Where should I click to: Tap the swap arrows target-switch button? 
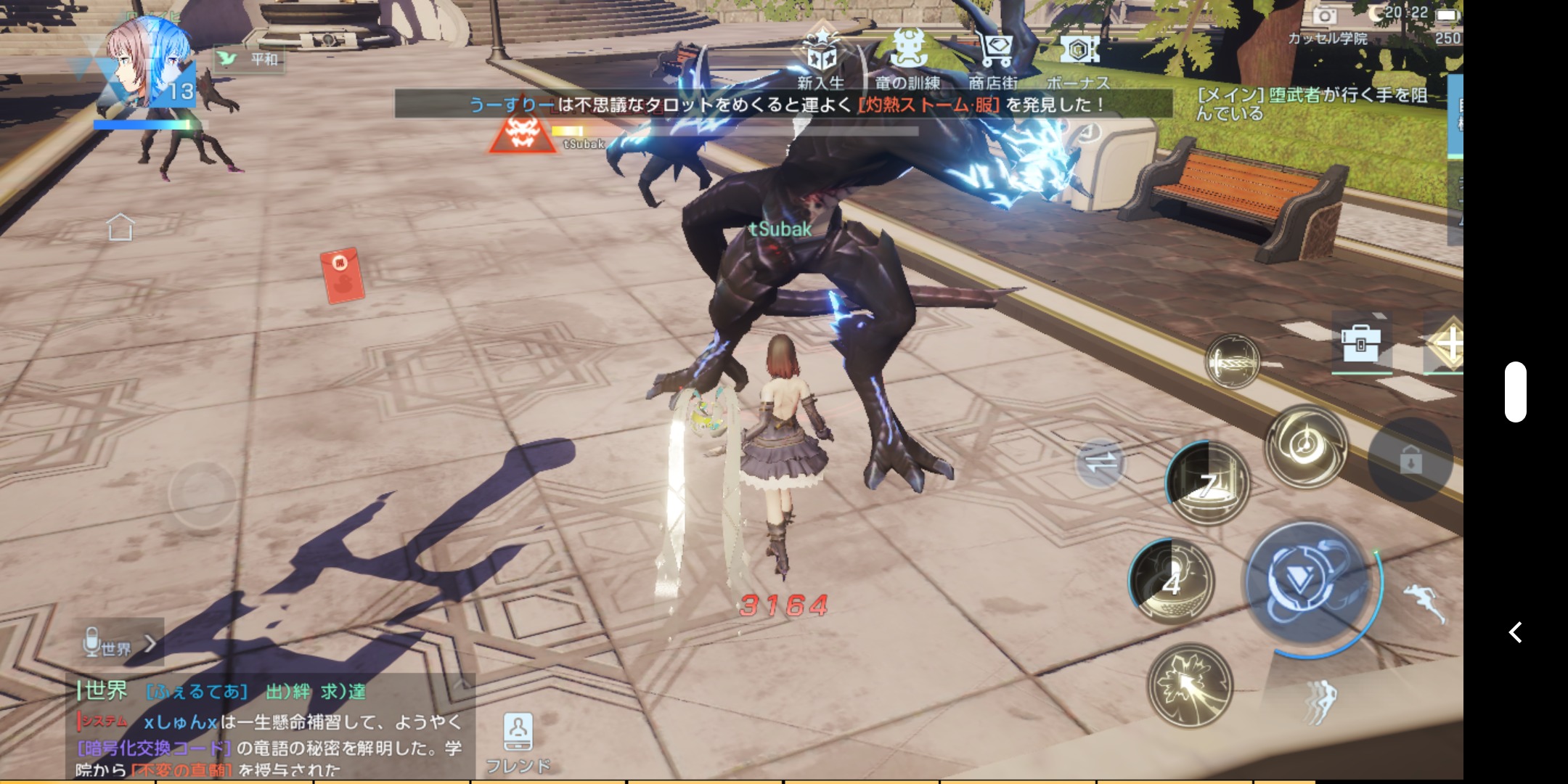(1100, 462)
